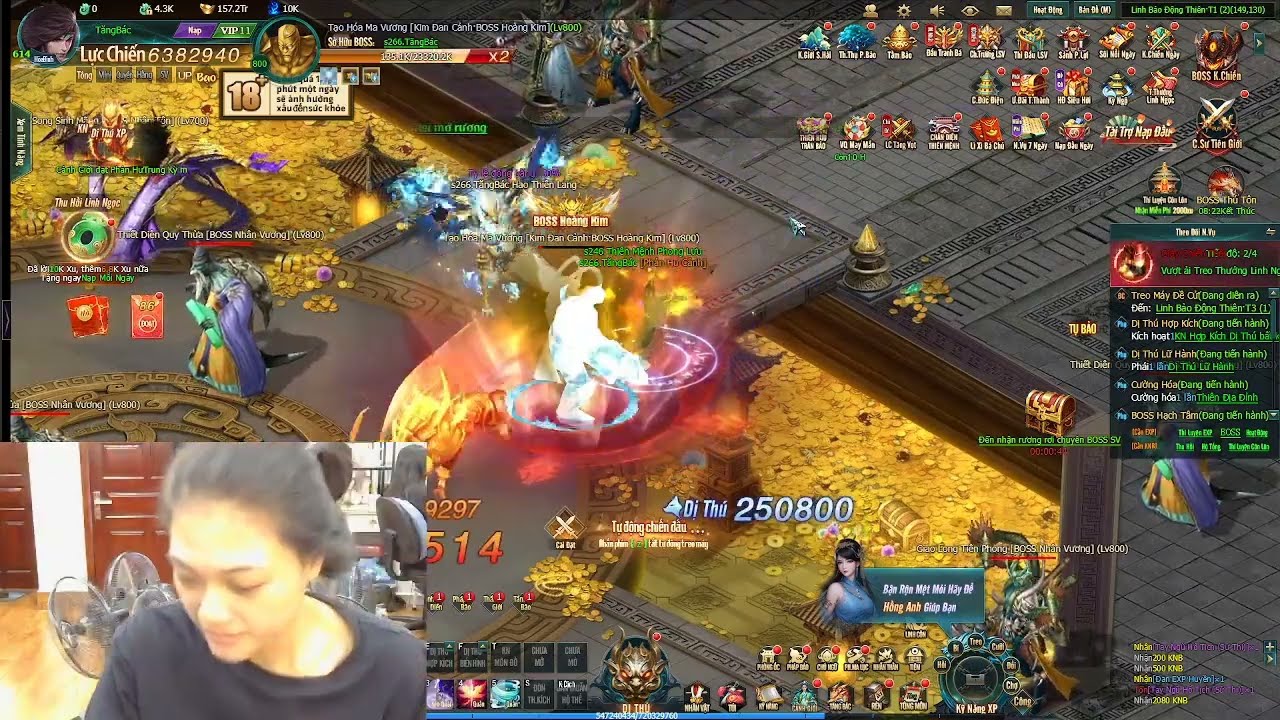The image size is (1280, 720).
Task: Click the gear settings icon
Action: coord(904,10)
